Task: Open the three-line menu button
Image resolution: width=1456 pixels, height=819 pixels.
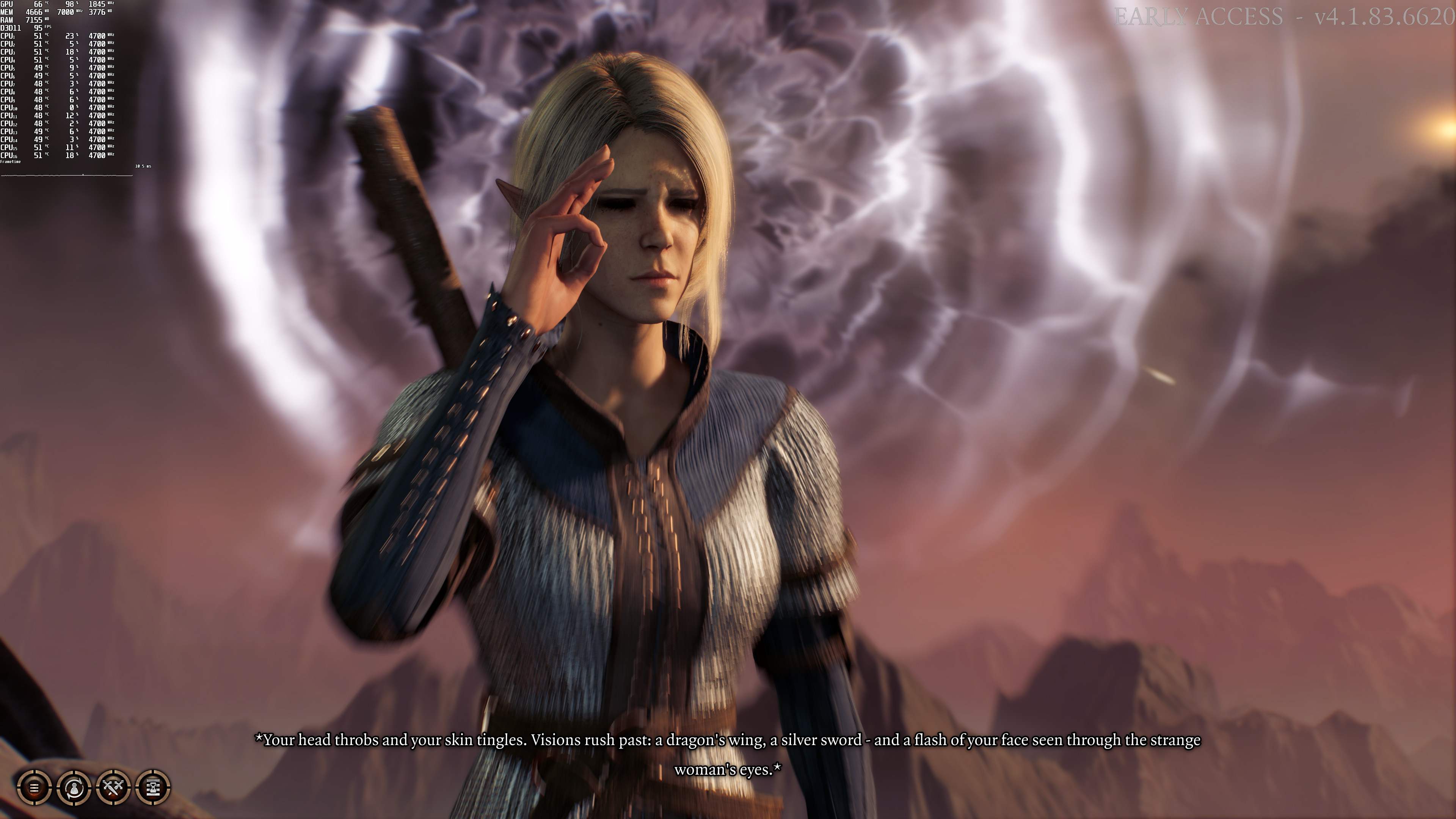Action: click(34, 787)
